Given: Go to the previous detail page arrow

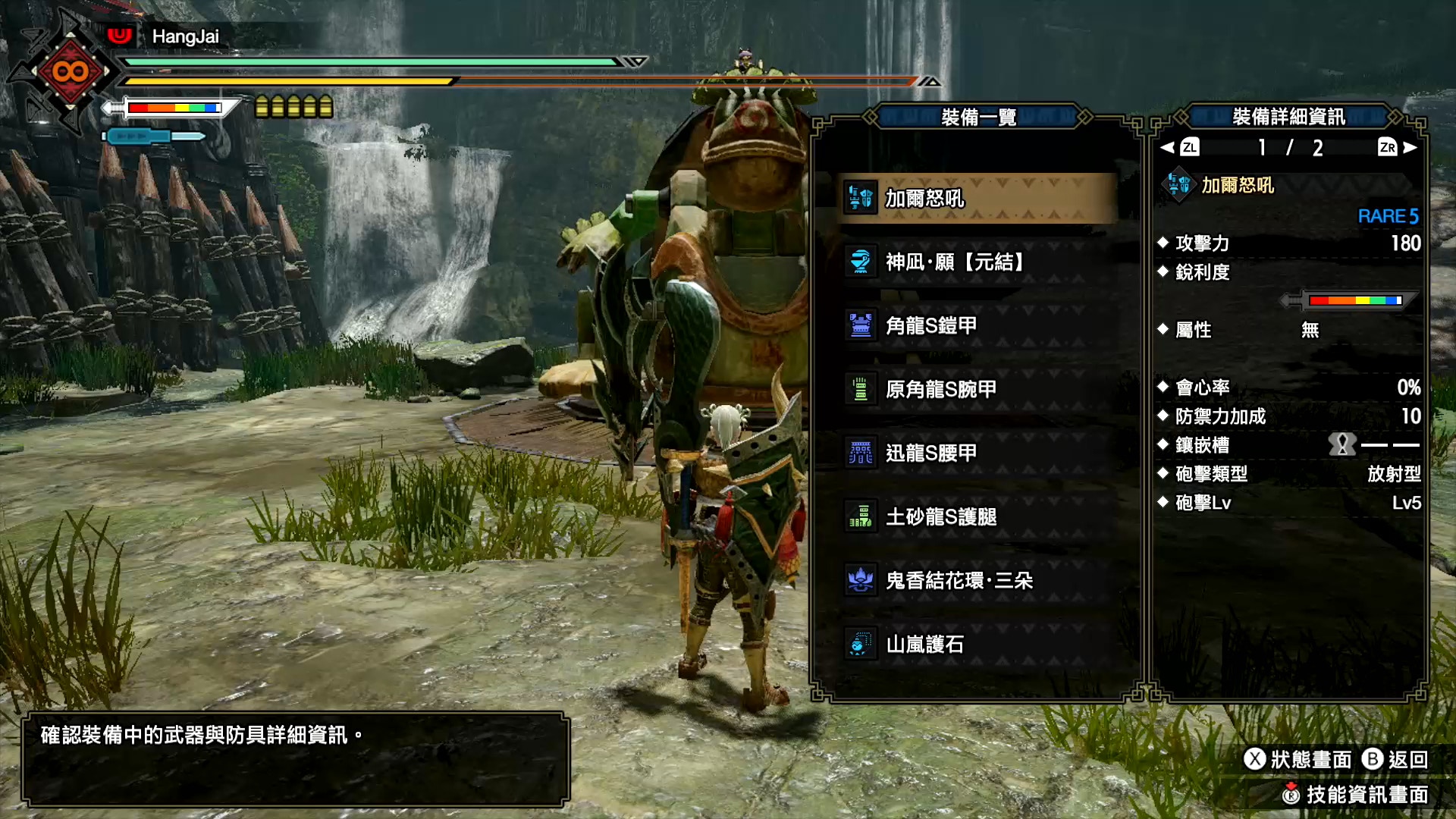Looking at the screenshot, I should pyautogui.click(x=1179, y=147).
